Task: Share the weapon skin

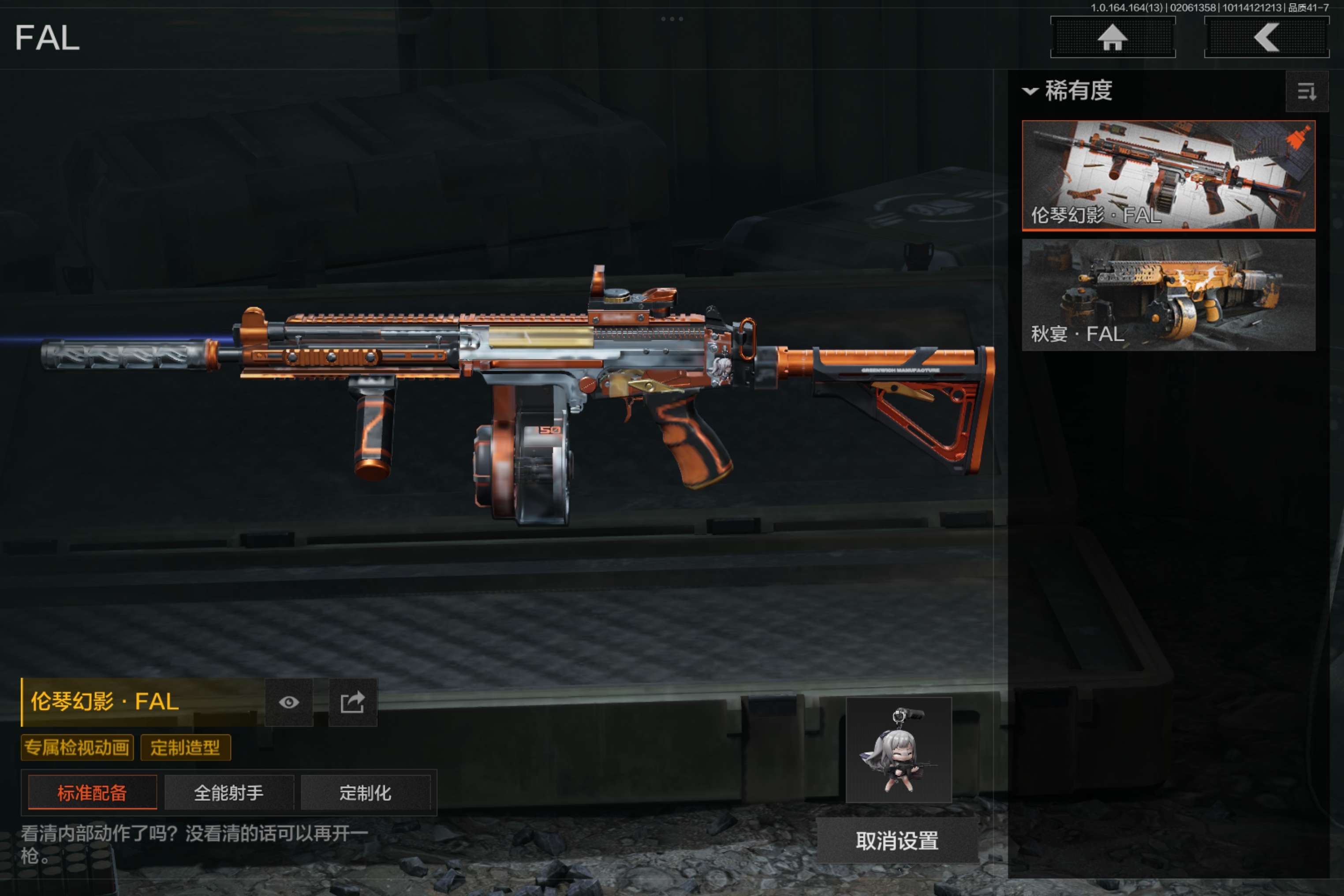Action: [353, 702]
